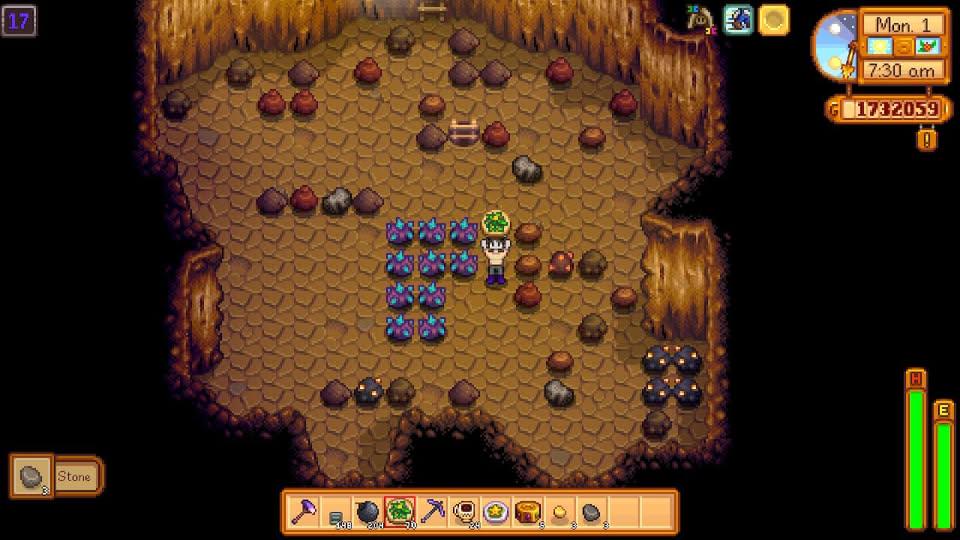Click the yellow round buff icon

tap(773, 20)
